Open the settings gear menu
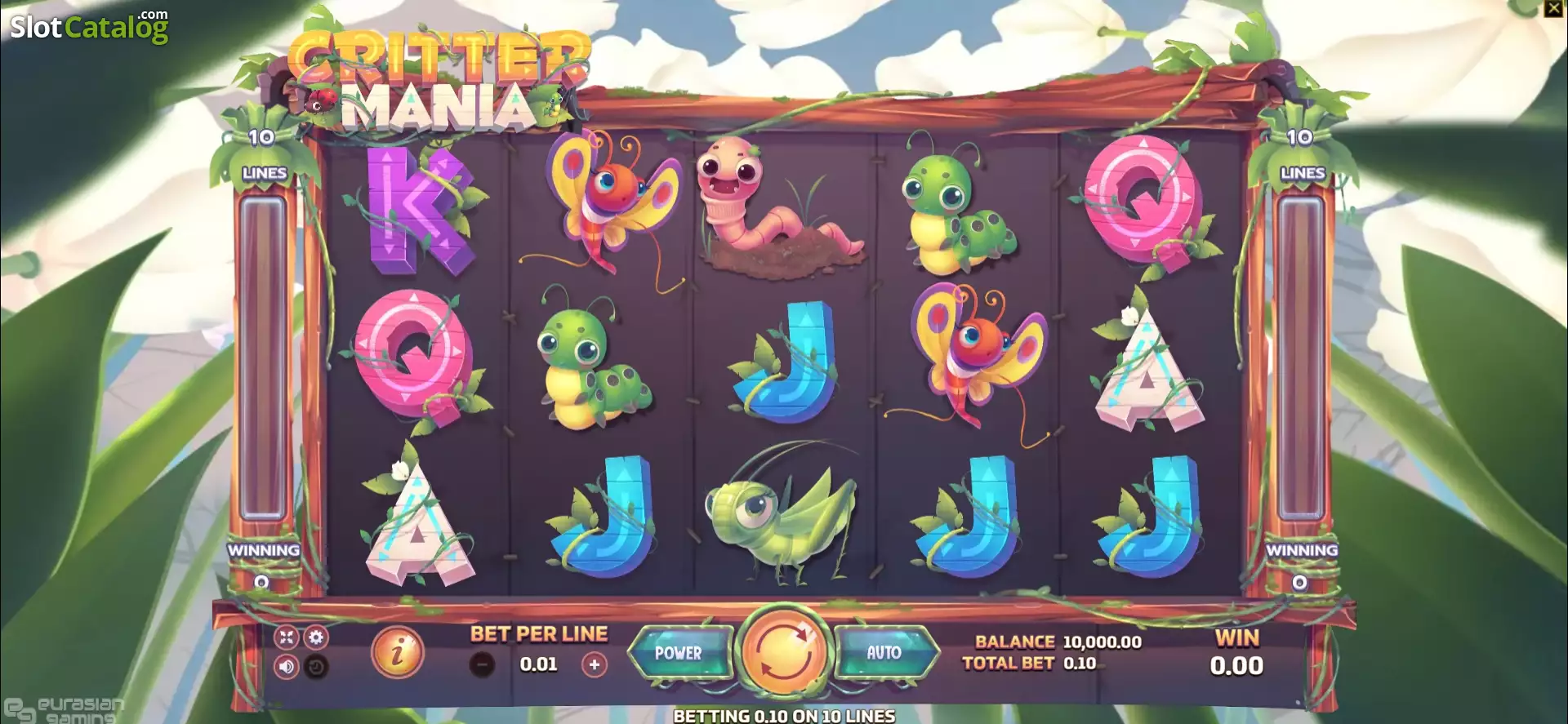 [x=316, y=637]
